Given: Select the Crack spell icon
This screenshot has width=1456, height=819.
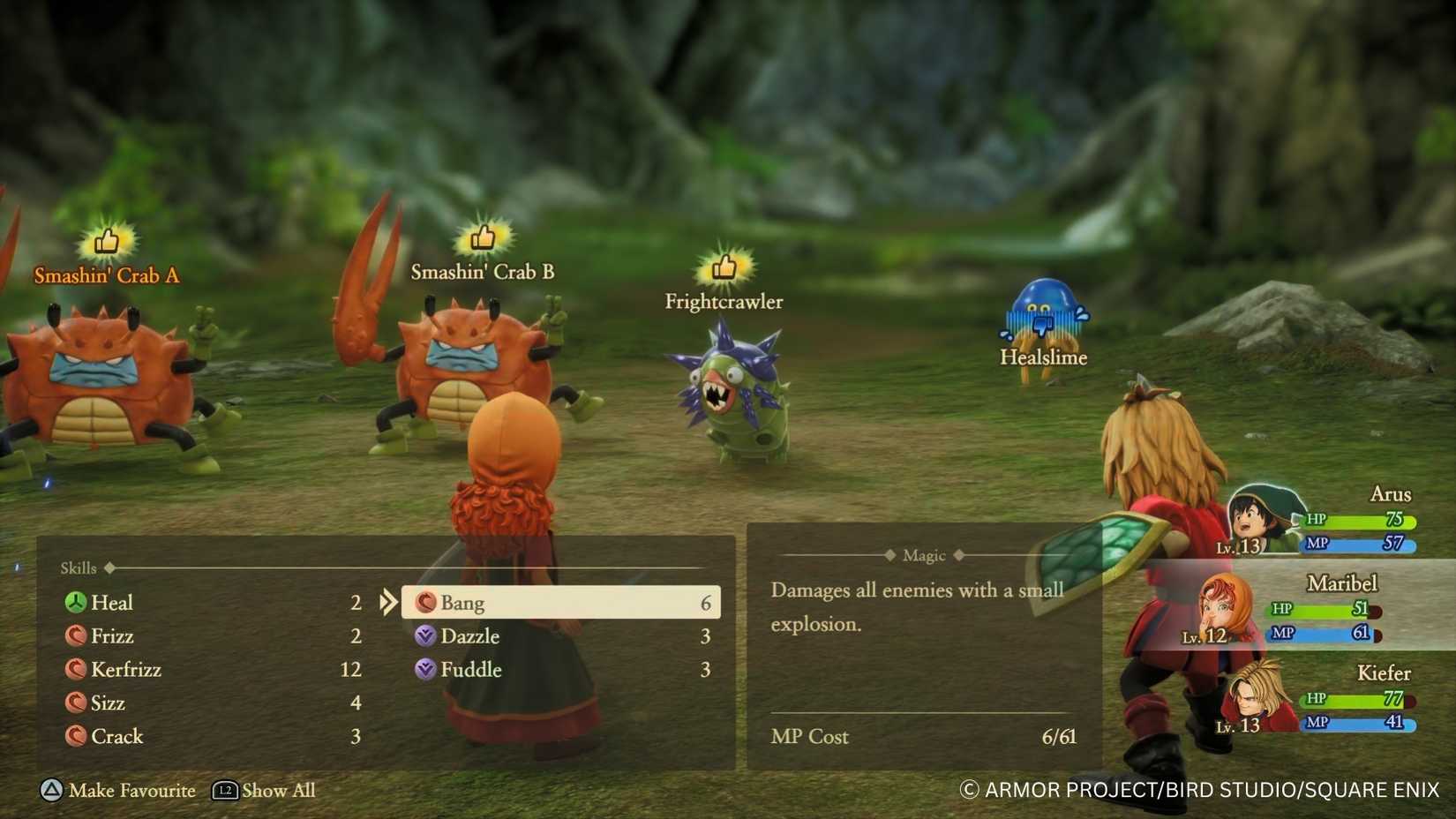Looking at the screenshot, I should point(77,736).
